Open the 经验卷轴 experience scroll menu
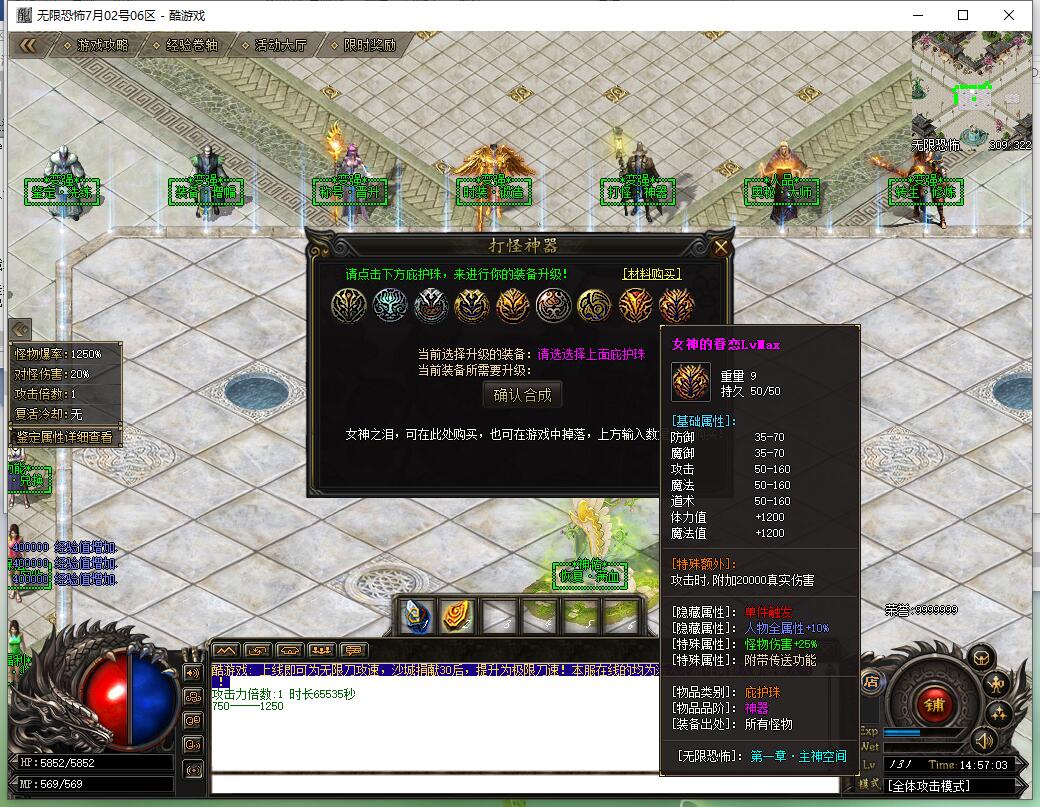Screen dimensions: 1040x807 pos(191,45)
